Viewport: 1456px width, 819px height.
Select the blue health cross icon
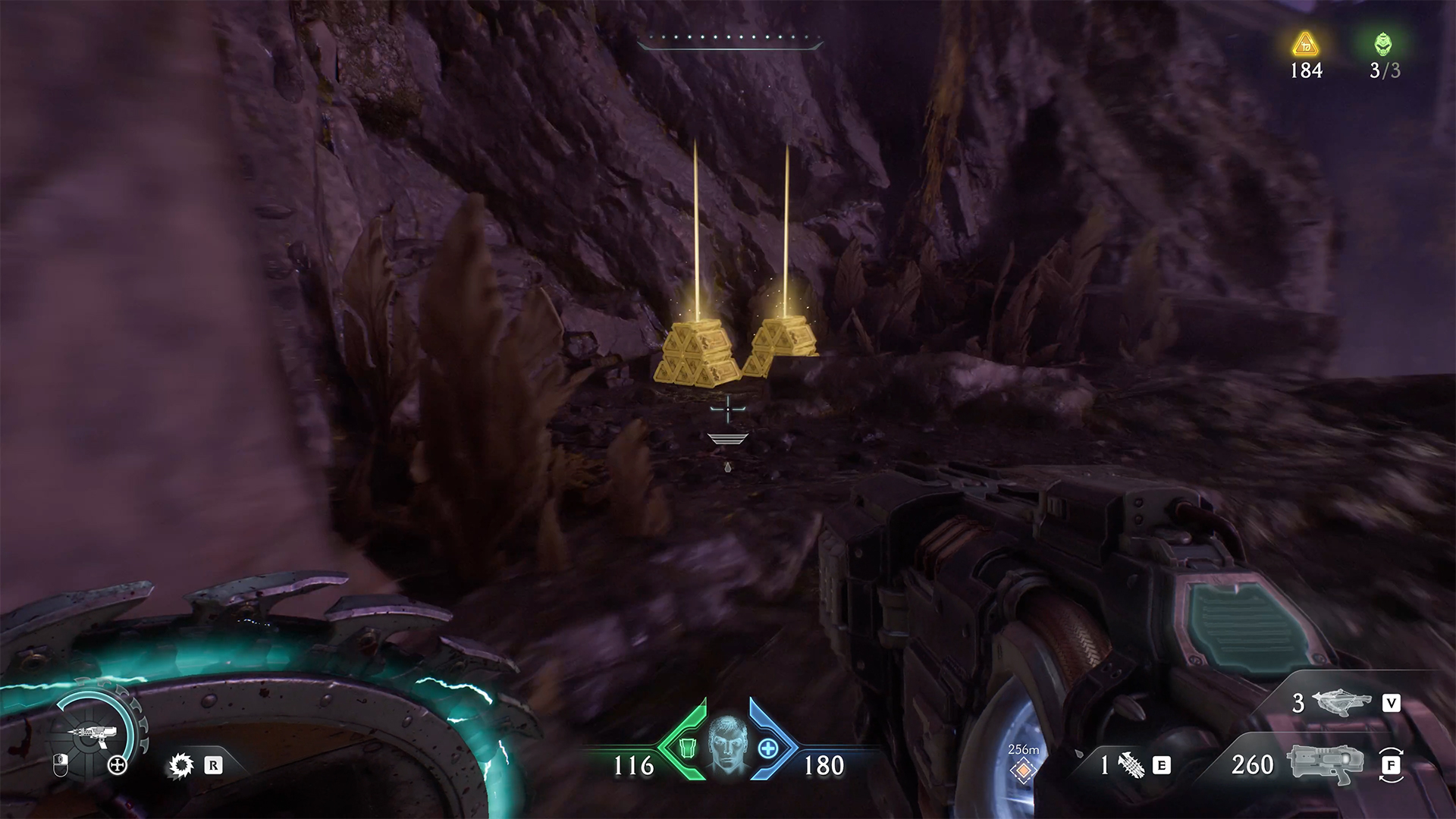768,749
